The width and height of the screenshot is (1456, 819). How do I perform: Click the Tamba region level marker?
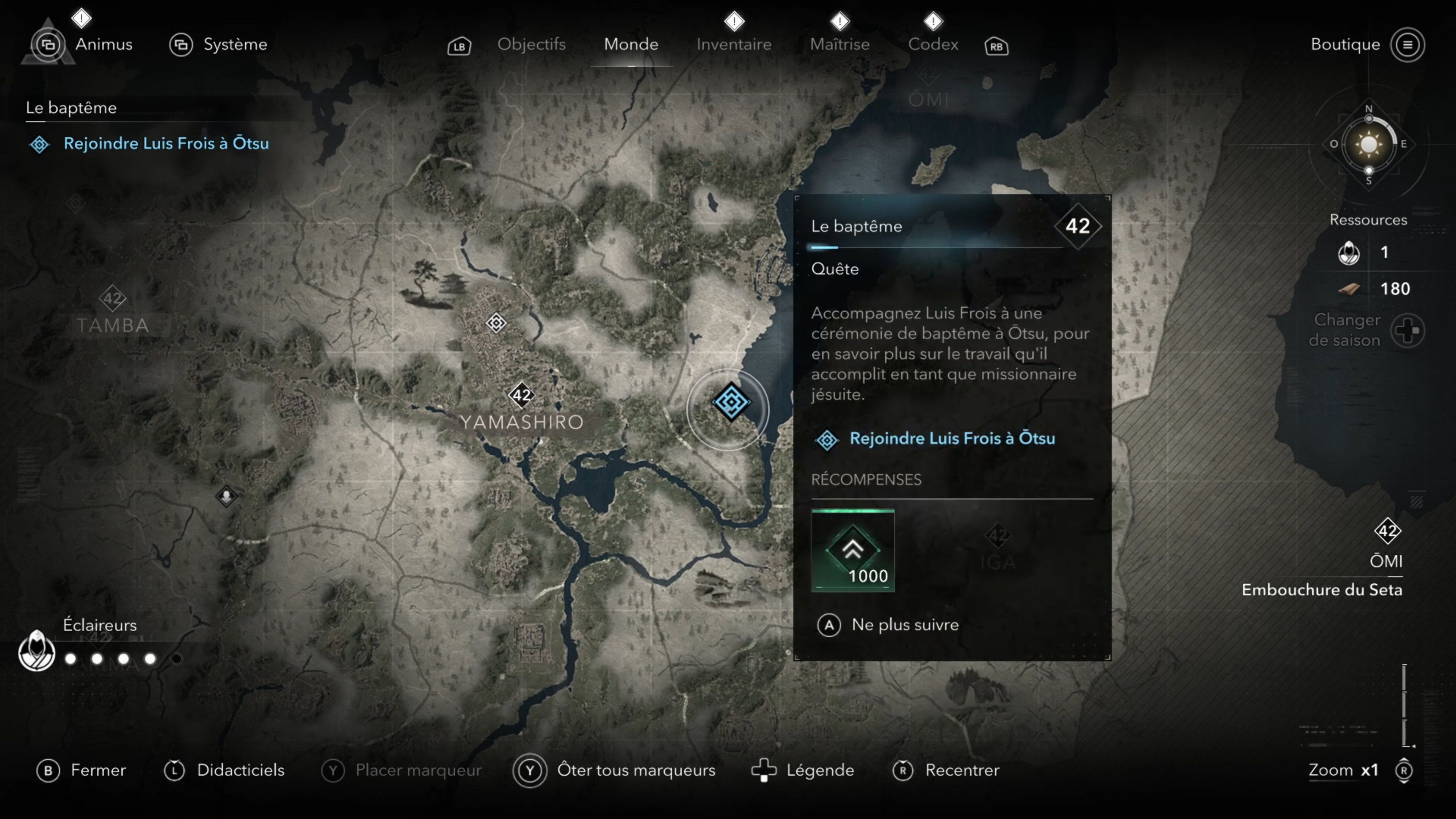point(113,298)
